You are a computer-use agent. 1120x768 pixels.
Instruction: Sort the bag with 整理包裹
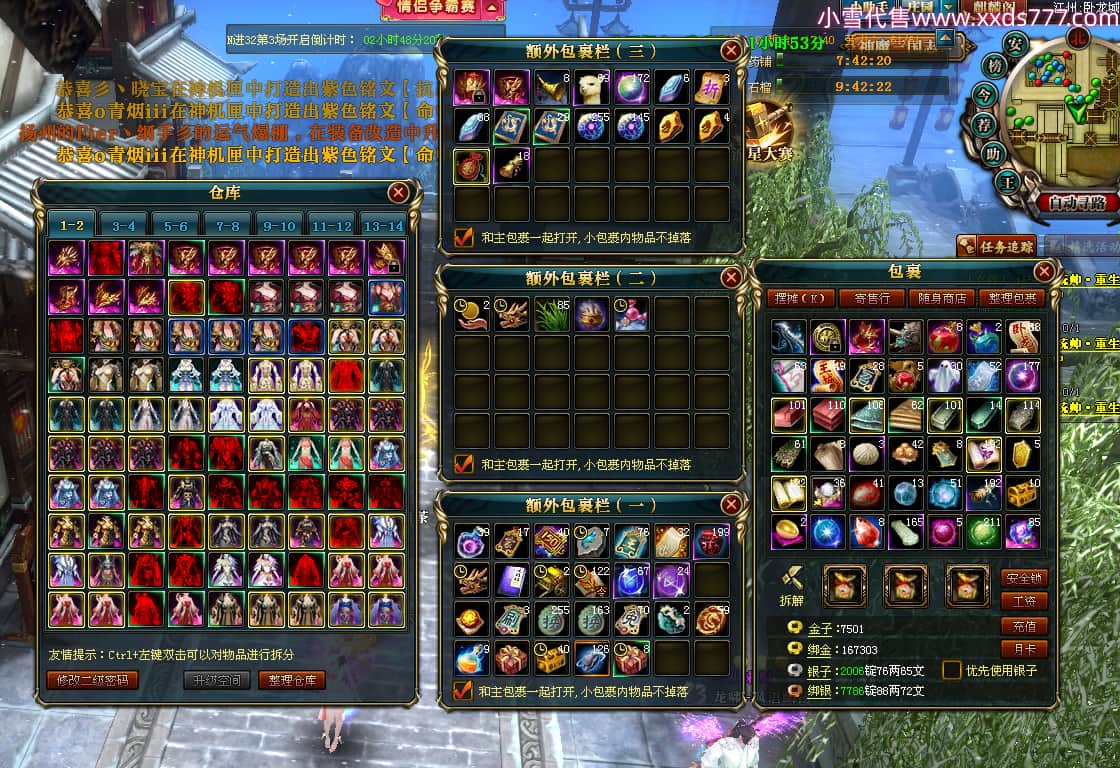pyautogui.click(x=1011, y=298)
